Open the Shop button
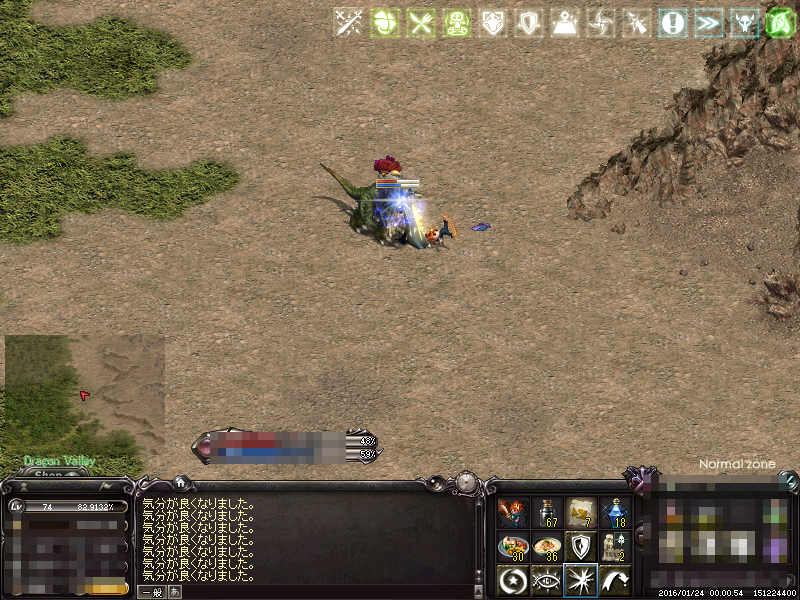The height and width of the screenshot is (600, 800). pos(50,475)
